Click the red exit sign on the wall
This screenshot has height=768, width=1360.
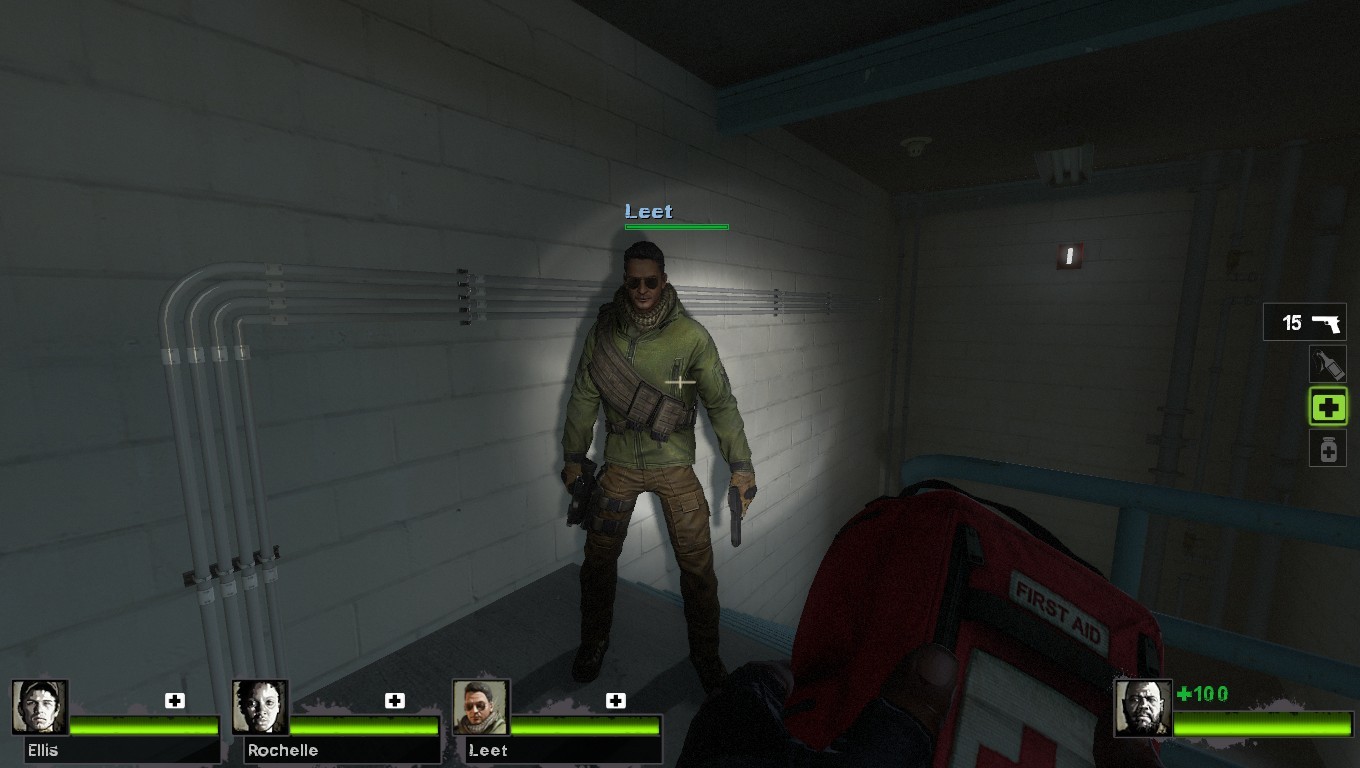pos(1068,257)
